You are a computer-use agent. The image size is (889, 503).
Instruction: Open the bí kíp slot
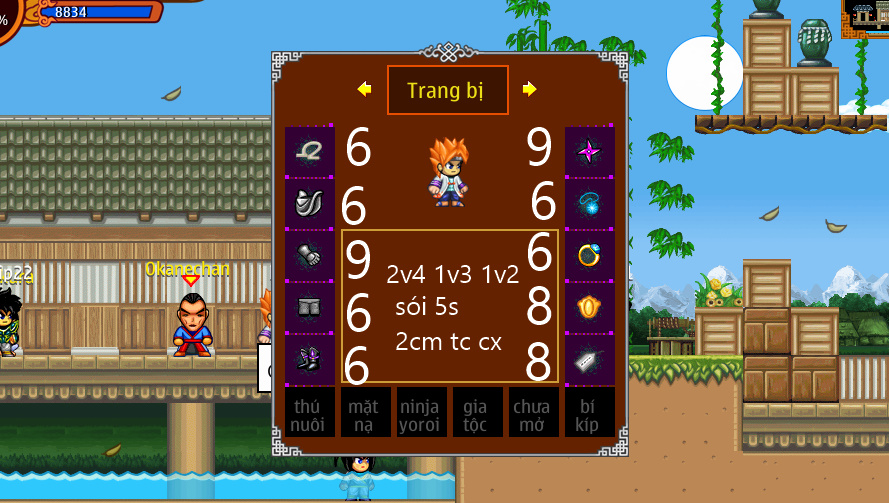pyautogui.click(x=588, y=414)
